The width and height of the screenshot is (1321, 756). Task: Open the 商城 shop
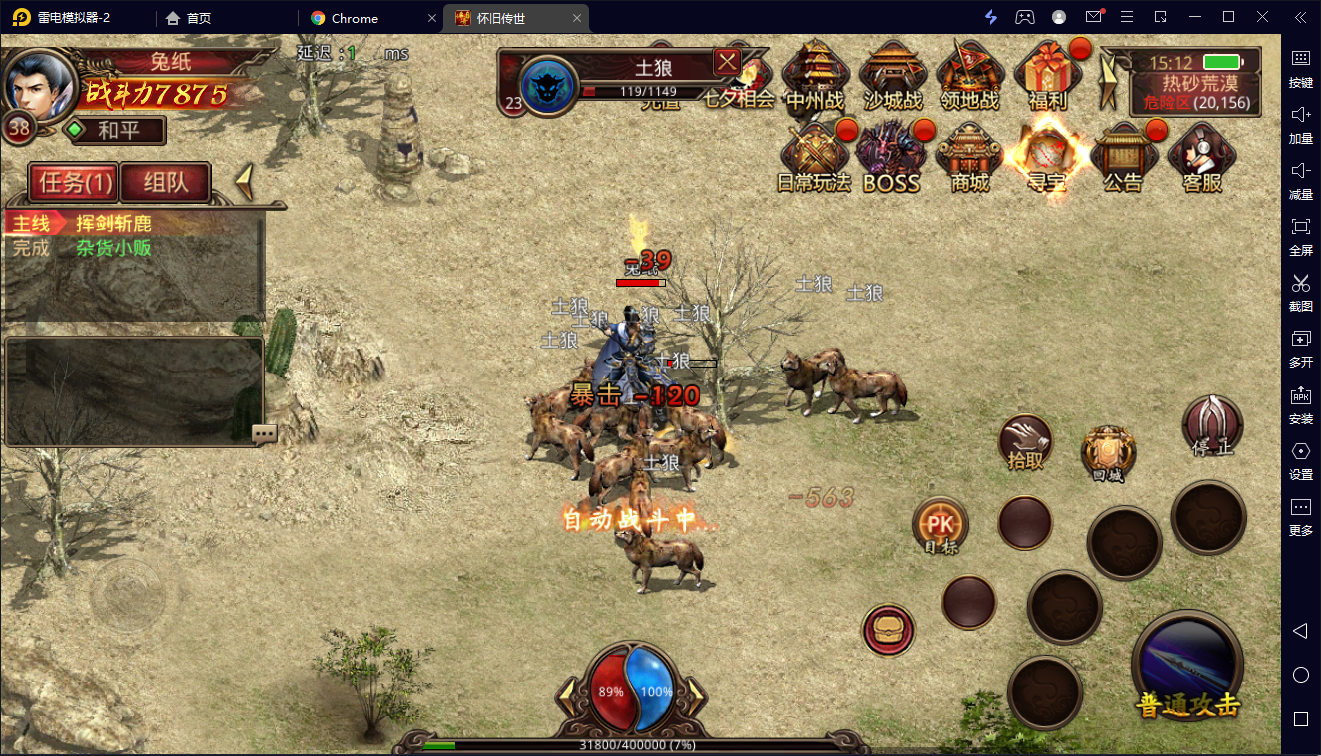click(969, 156)
